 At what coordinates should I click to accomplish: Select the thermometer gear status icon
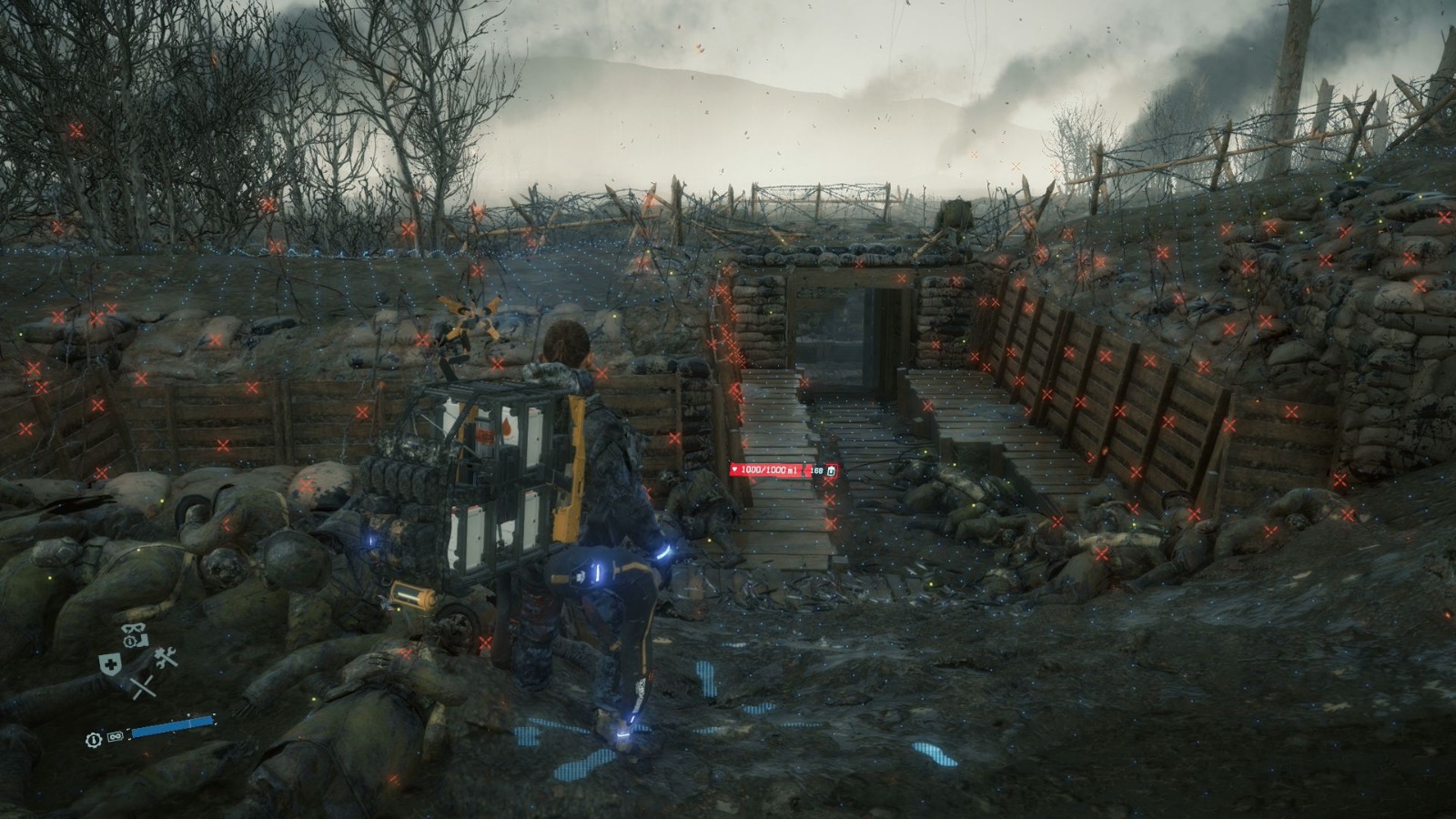[x=94, y=739]
